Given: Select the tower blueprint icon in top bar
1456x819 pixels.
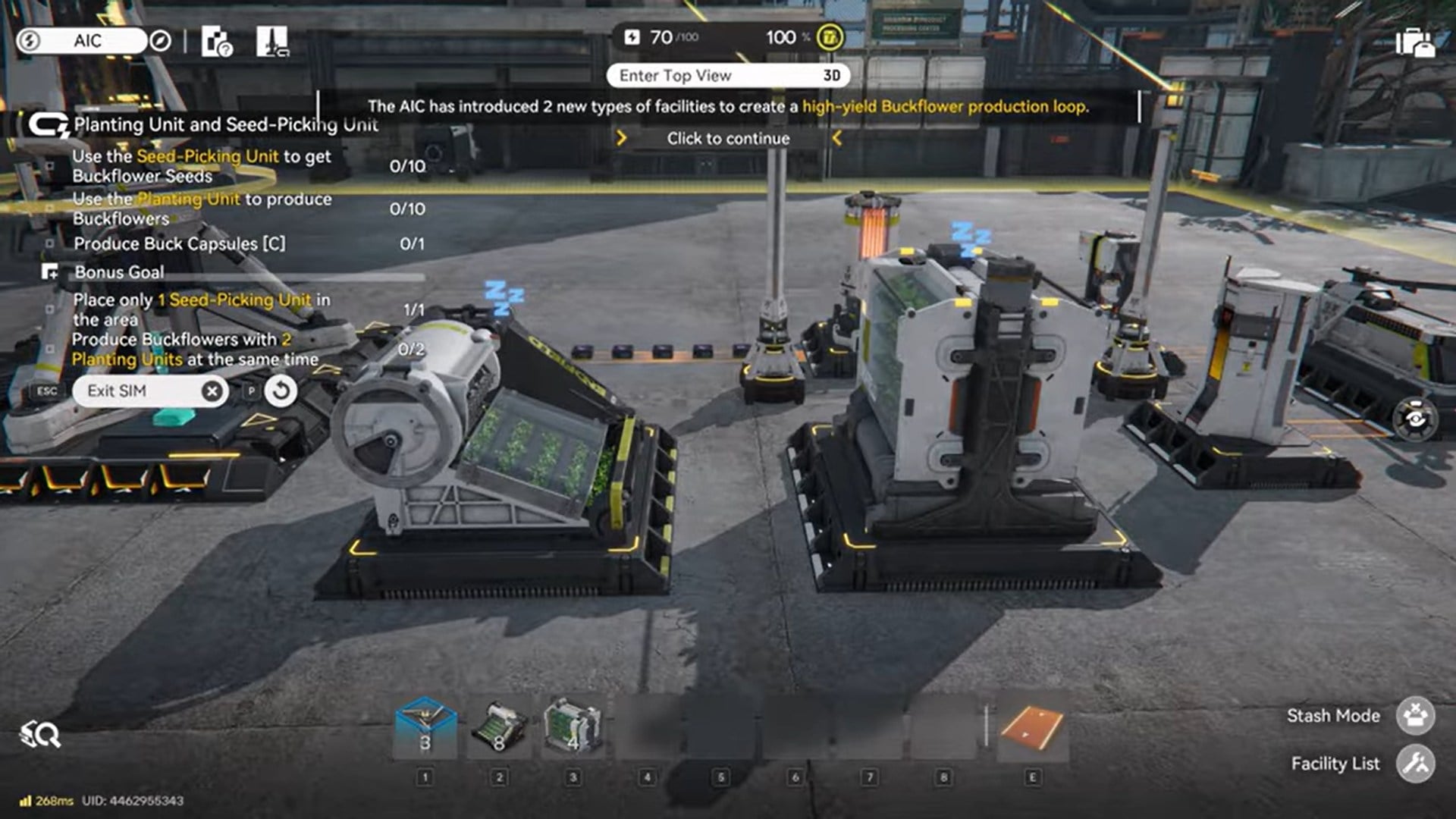Looking at the screenshot, I should point(272,42).
